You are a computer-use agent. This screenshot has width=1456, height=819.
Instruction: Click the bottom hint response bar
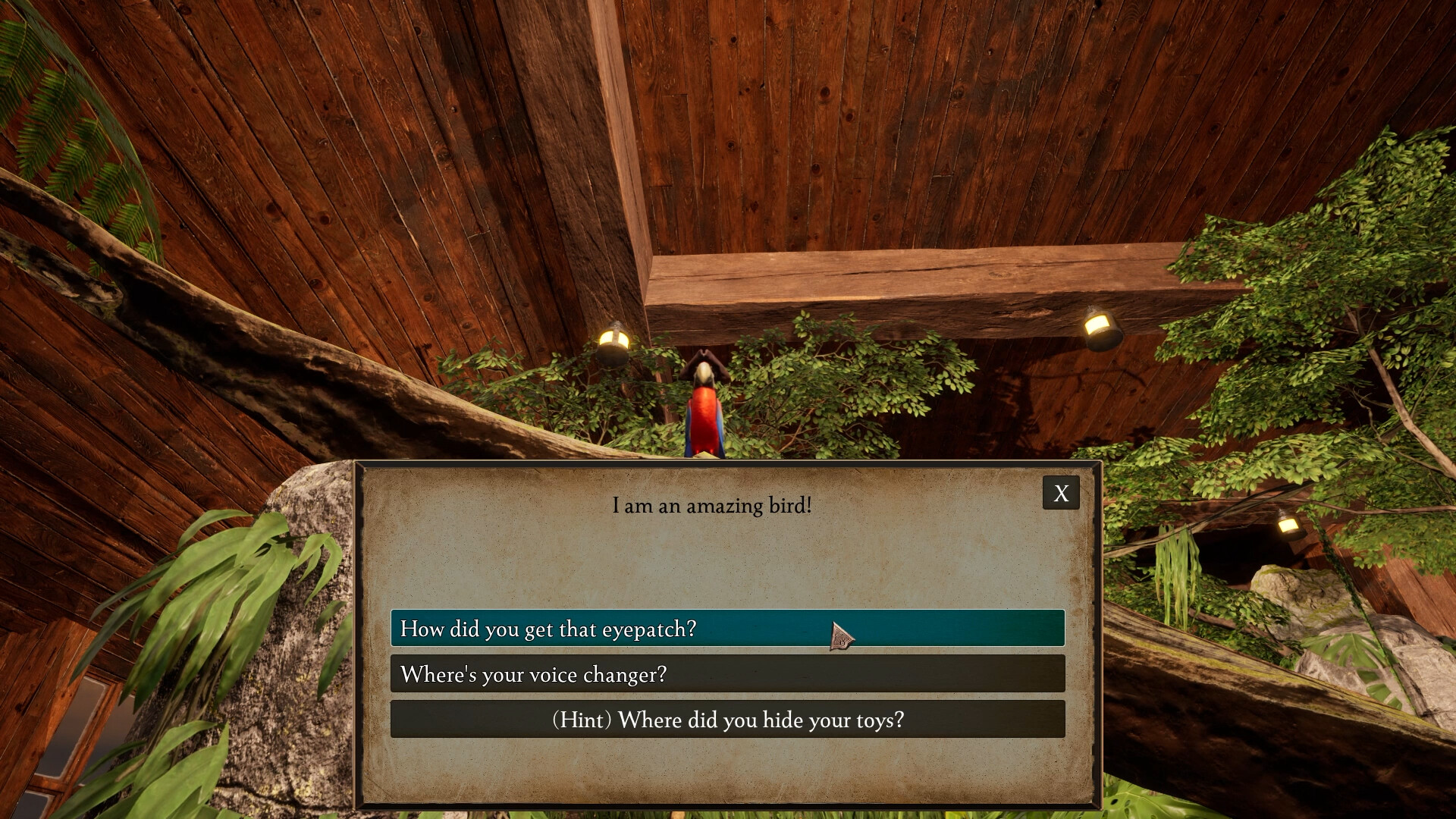click(x=726, y=720)
